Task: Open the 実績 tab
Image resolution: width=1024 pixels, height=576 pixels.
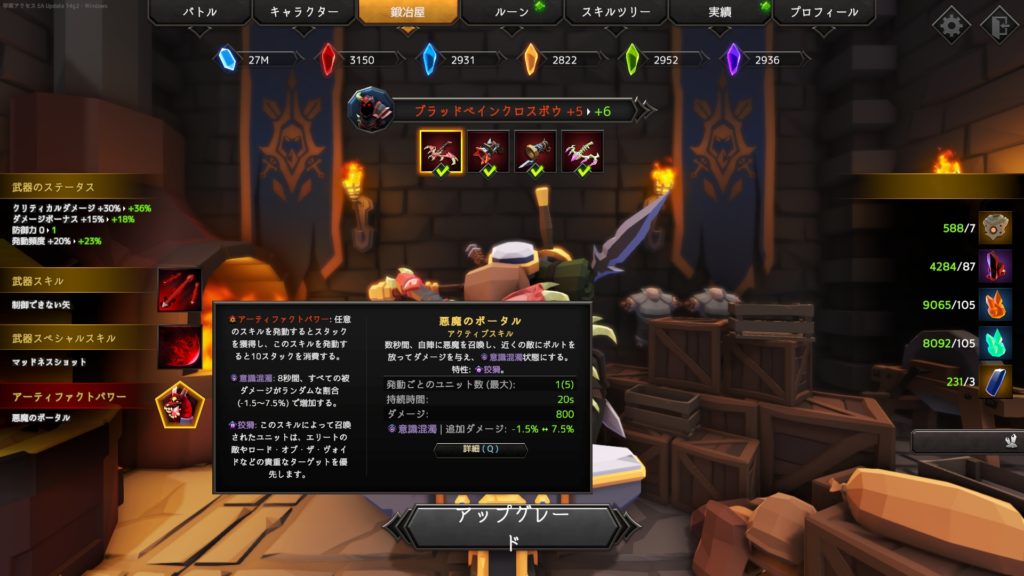Action: (720, 13)
